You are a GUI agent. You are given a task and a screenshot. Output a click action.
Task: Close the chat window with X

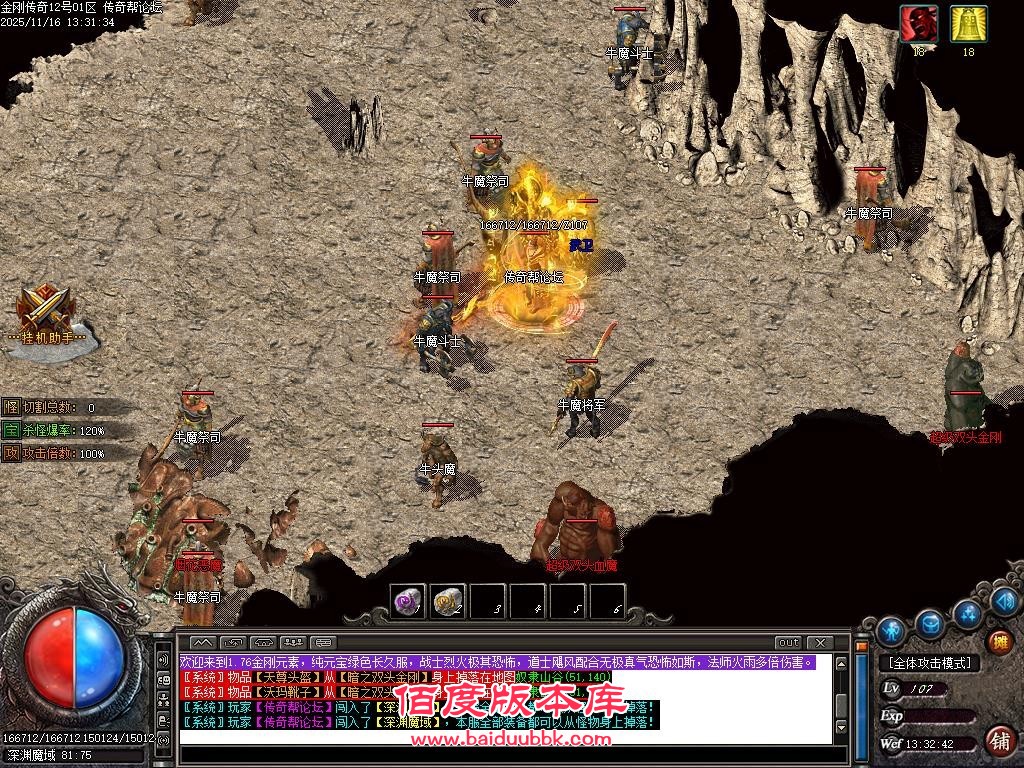click(820, 642)
